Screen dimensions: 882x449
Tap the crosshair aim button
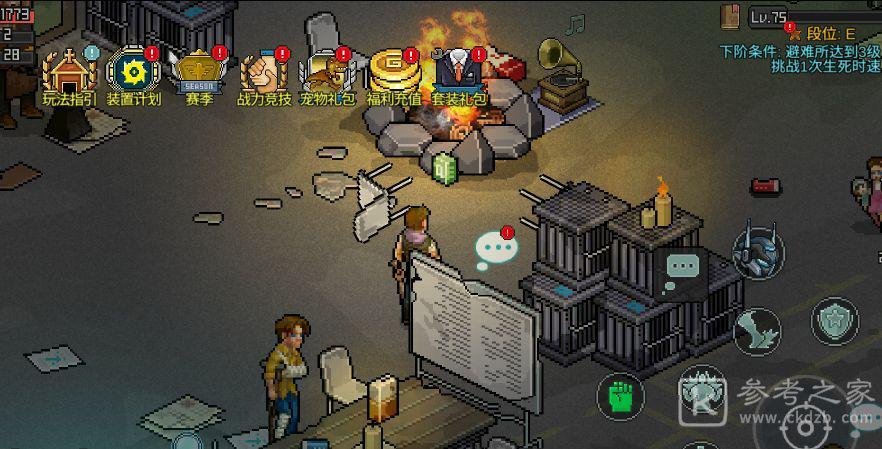coord(806,426)
